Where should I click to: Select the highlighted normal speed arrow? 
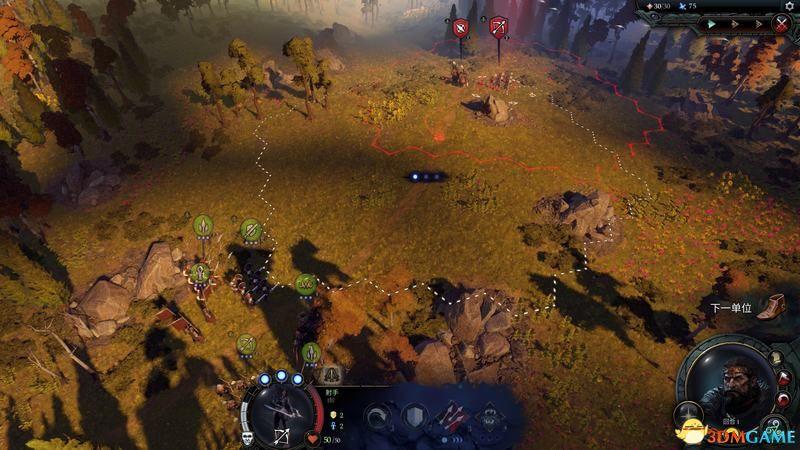(x=712, y=24)
